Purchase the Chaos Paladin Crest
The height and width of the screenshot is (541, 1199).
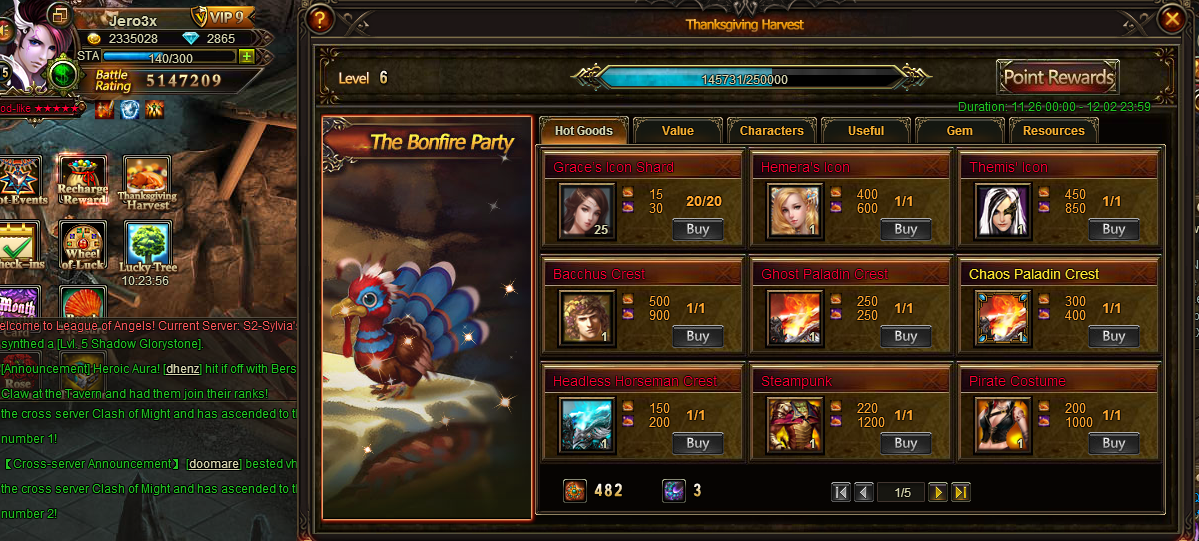1113,336
